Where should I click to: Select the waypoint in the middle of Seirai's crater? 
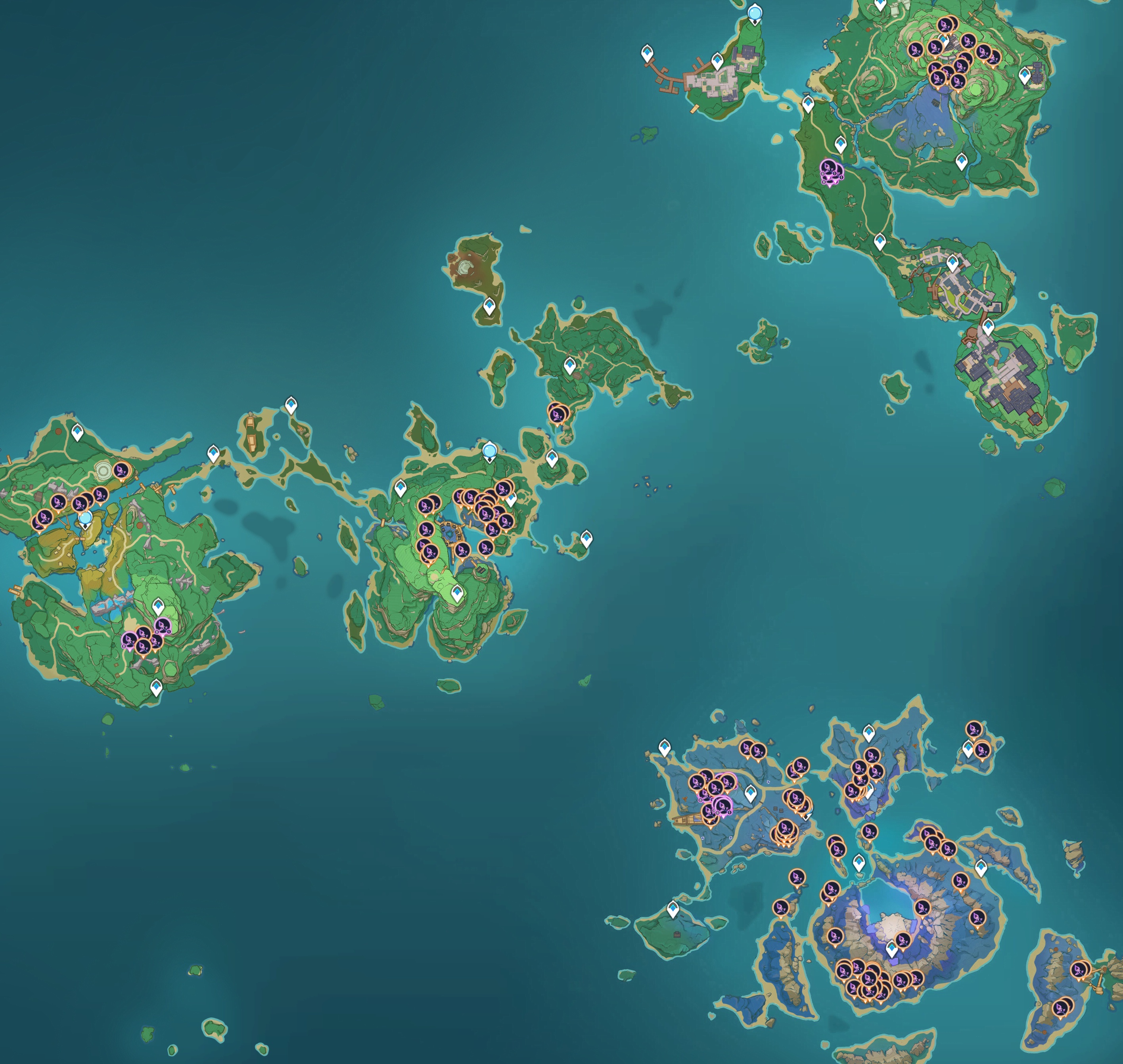(x=891, y=948)
